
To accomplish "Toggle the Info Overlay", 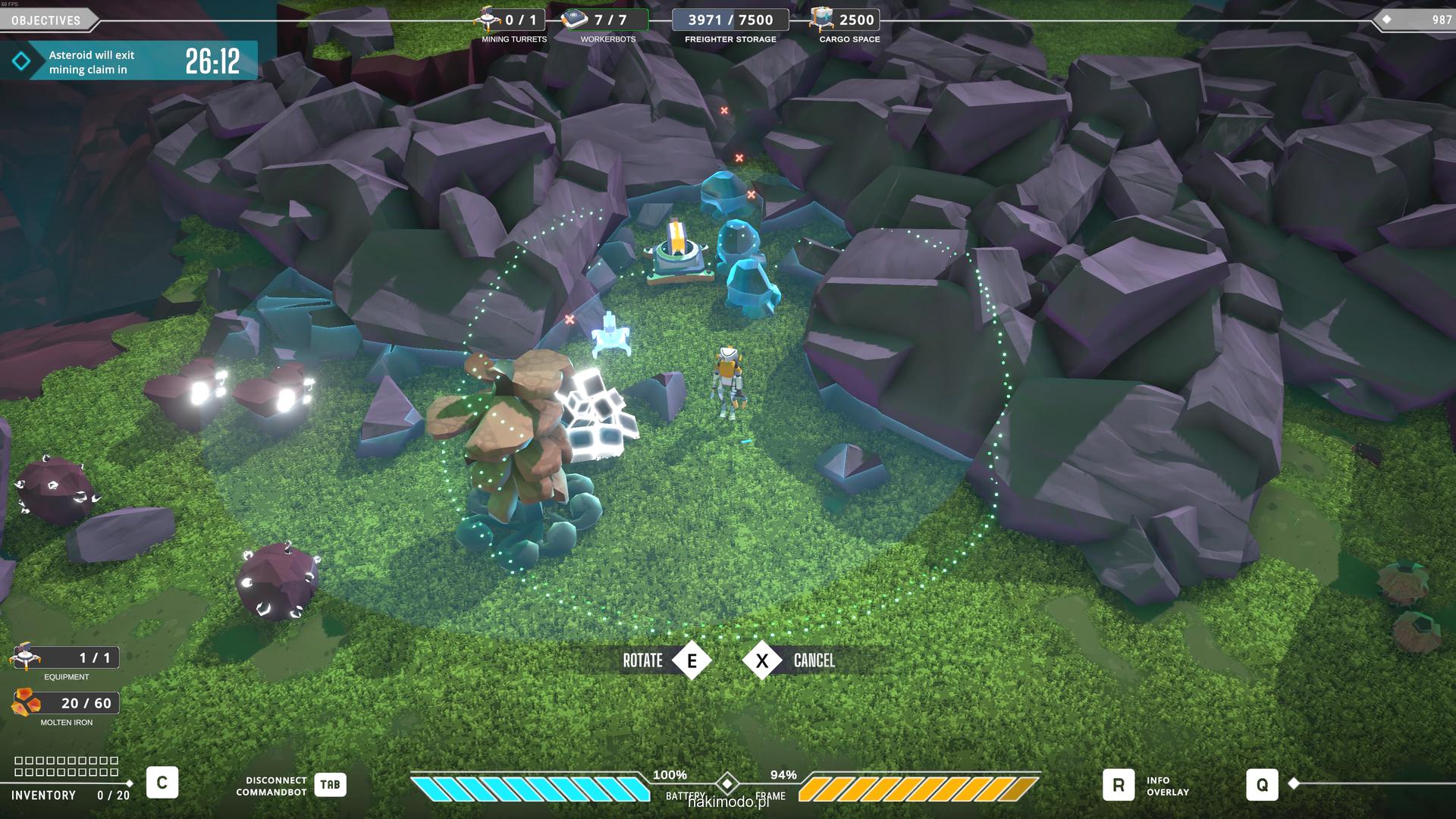I will [x=1119, y=785].
